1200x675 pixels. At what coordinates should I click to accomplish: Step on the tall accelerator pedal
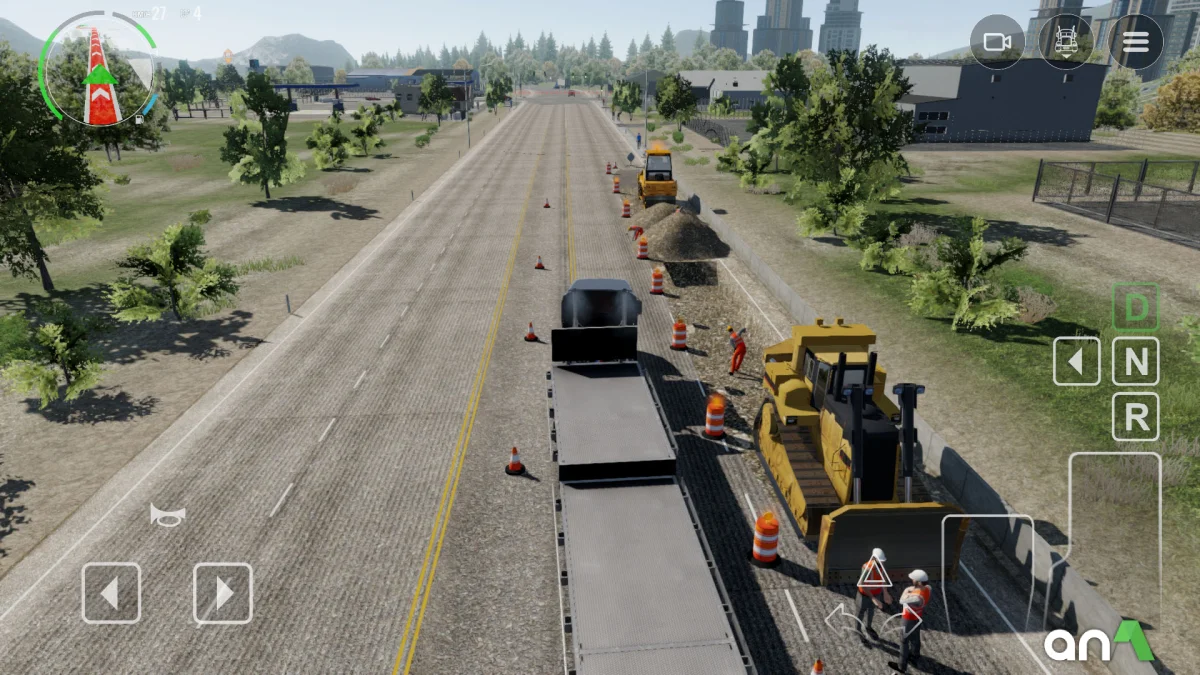(x=1114, y=540)
